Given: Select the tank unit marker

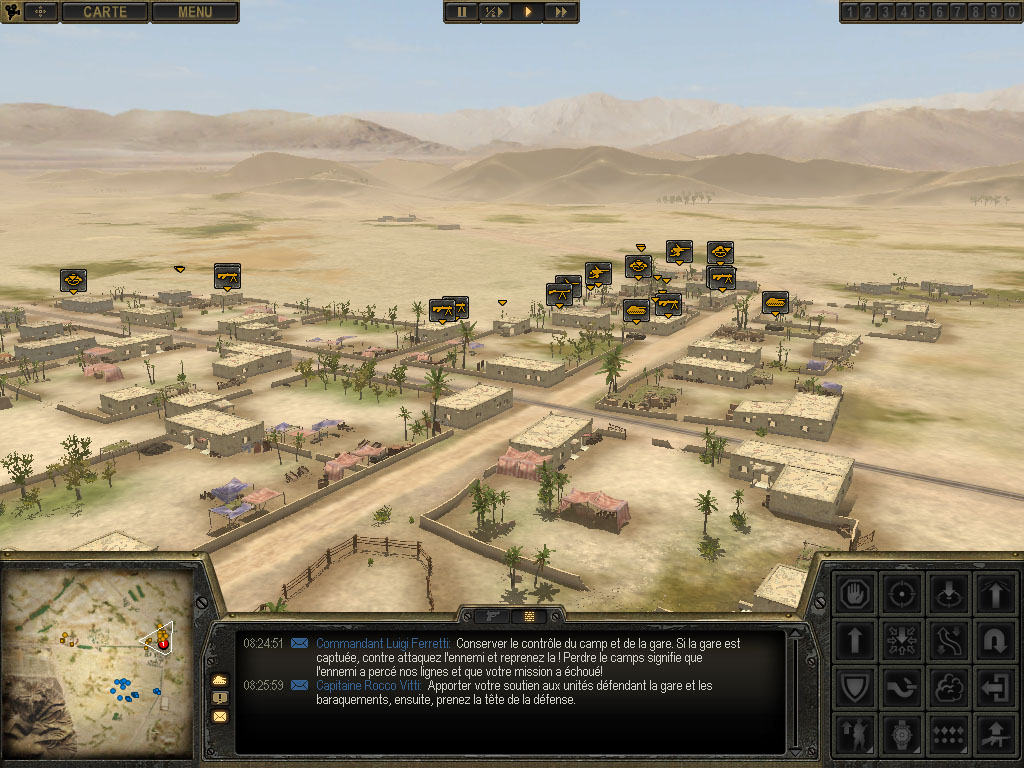Looking at the screenshot, I should pos(775,301).
